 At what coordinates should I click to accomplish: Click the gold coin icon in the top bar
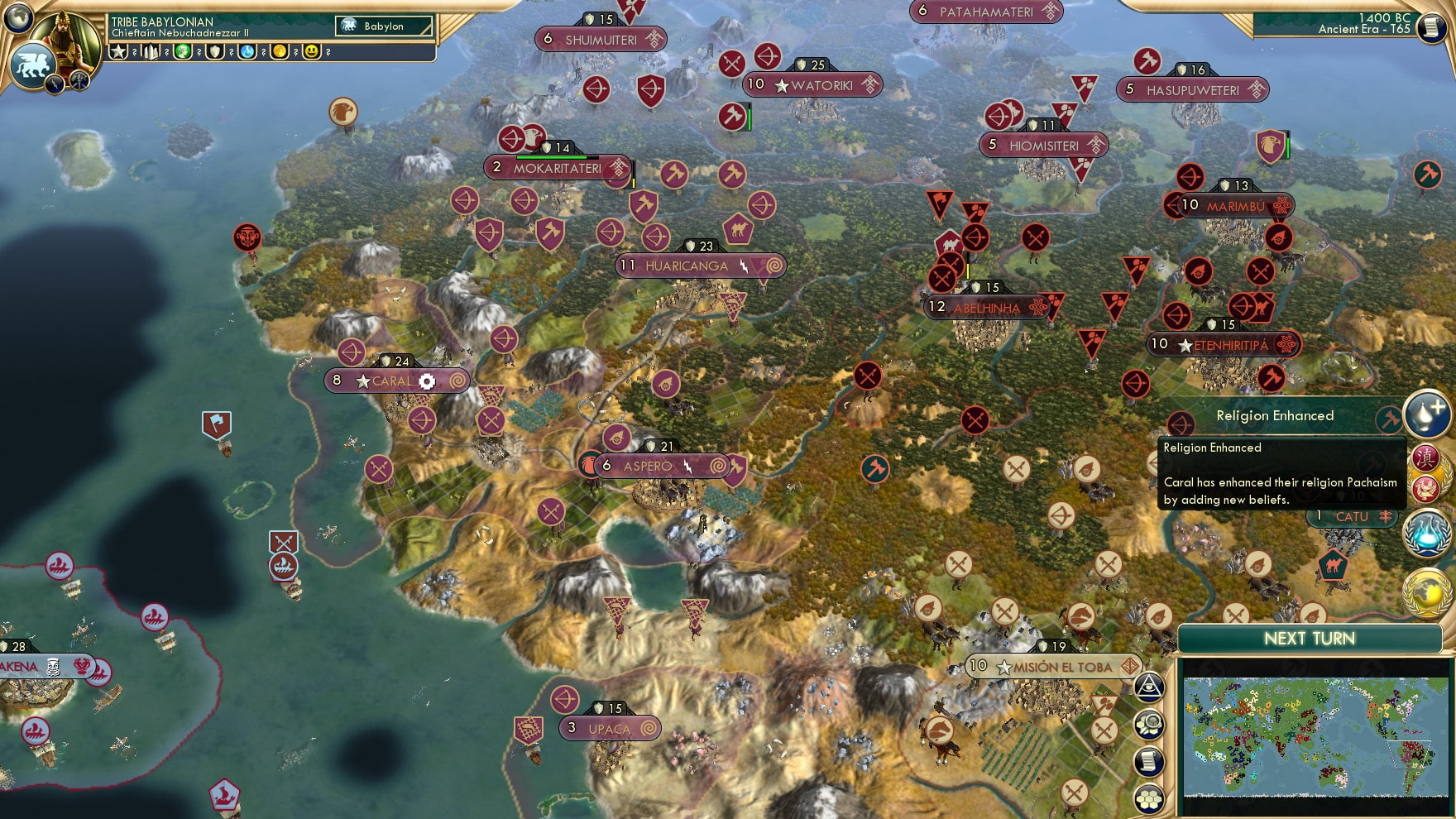pos(281,52)
